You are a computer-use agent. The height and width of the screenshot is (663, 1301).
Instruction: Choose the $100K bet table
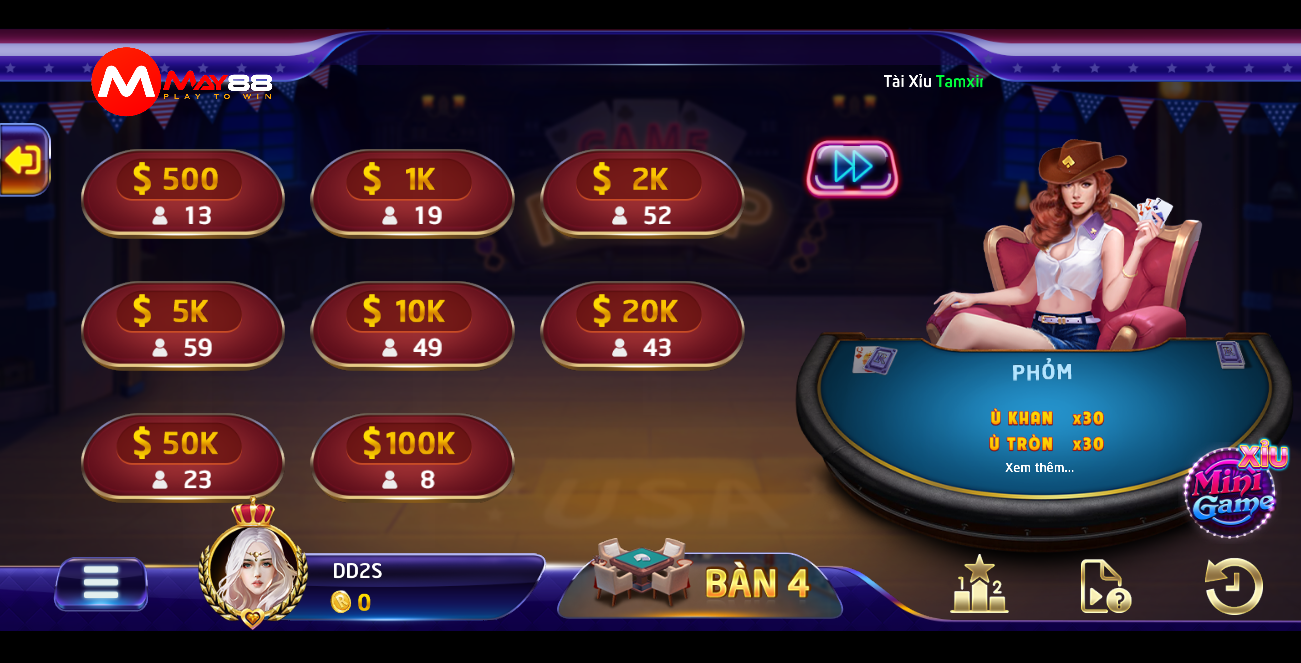pos(412,458)
